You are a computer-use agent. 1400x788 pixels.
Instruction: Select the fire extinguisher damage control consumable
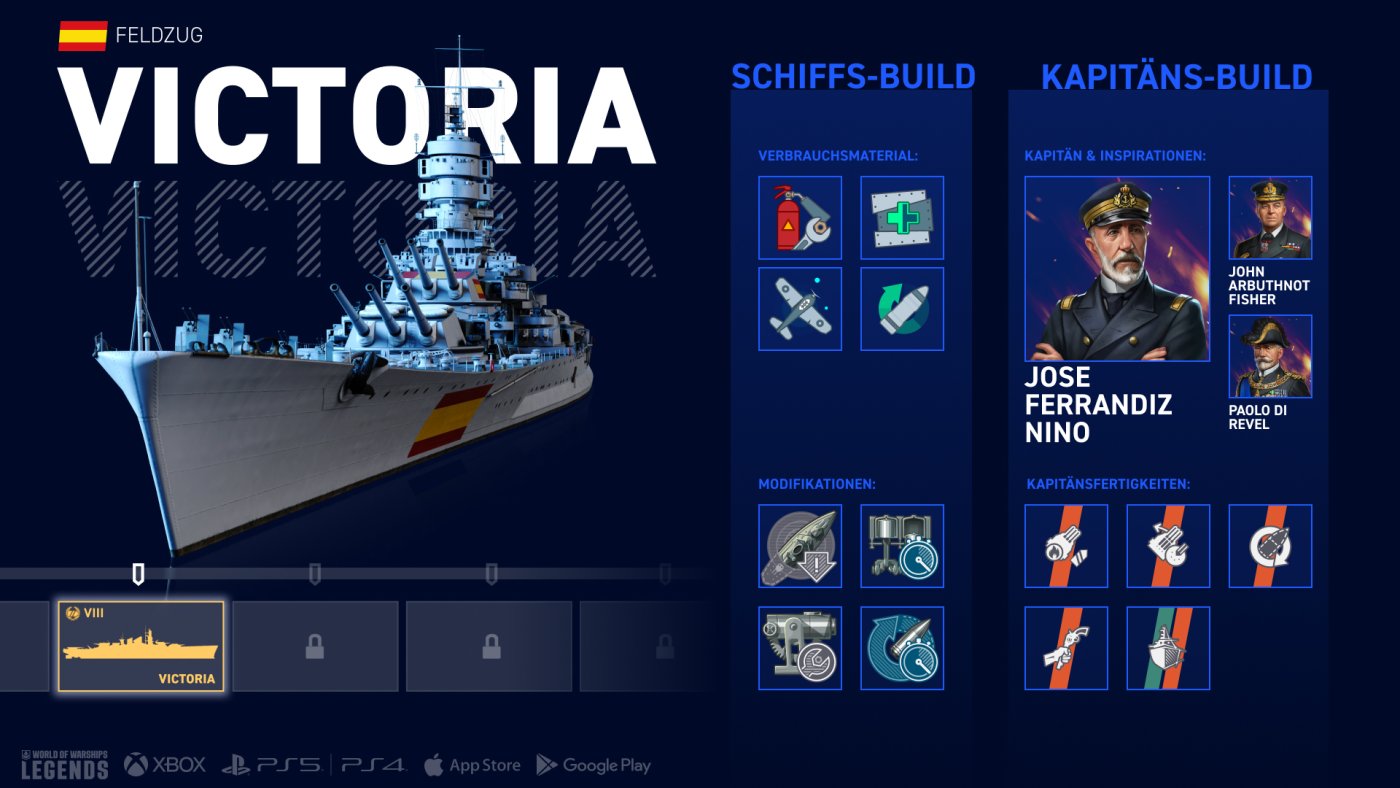800,218
